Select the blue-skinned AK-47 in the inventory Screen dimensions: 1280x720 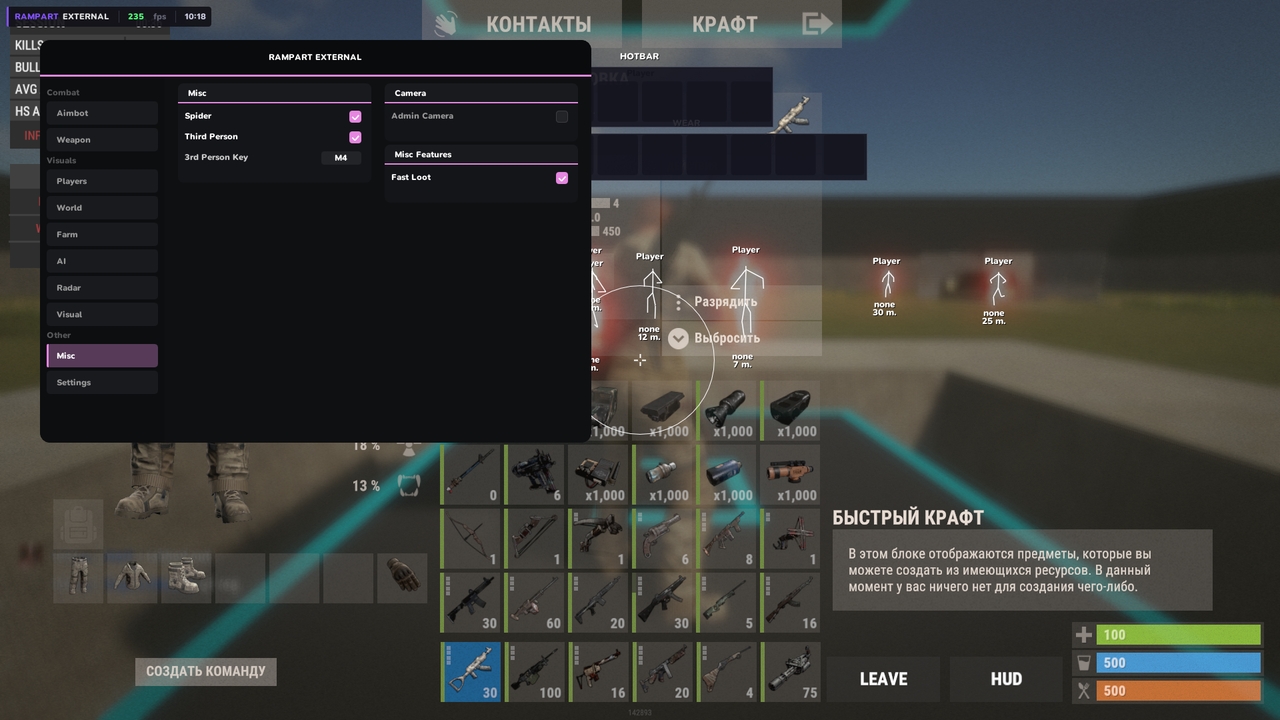point(470,671)
